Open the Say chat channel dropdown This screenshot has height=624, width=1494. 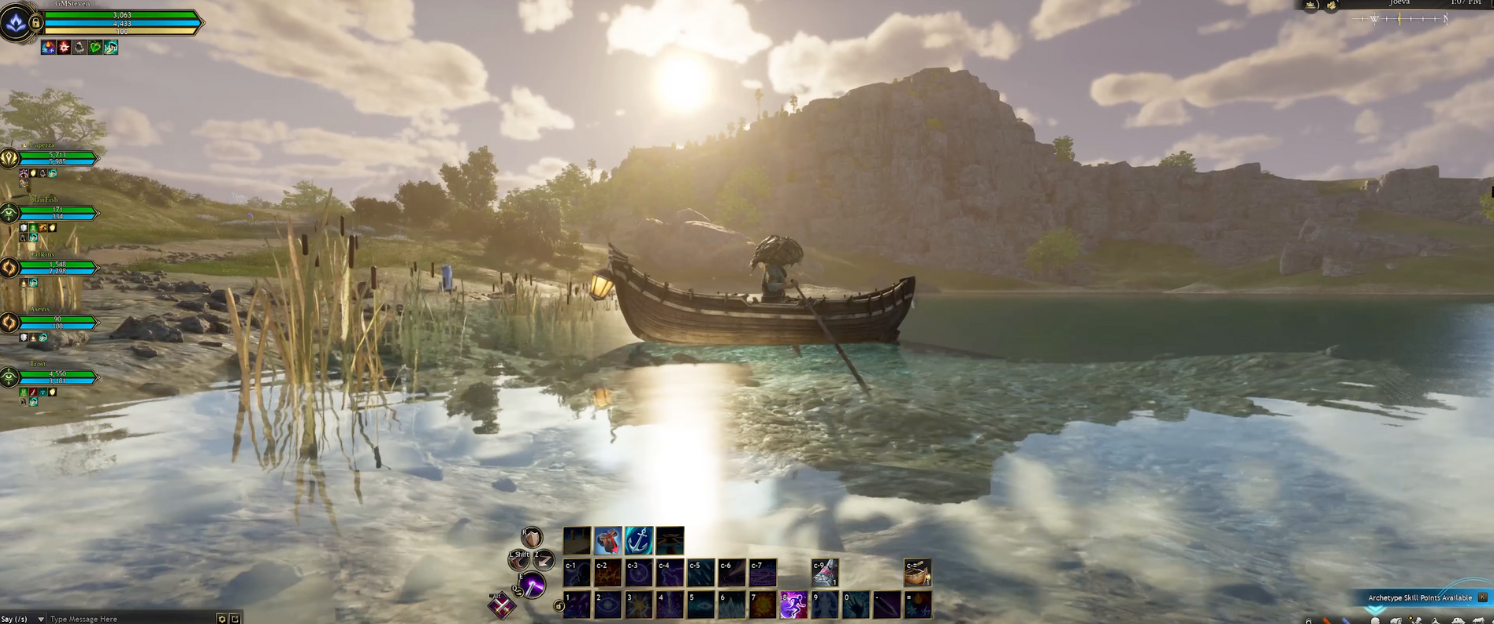[x=41, y=619]
